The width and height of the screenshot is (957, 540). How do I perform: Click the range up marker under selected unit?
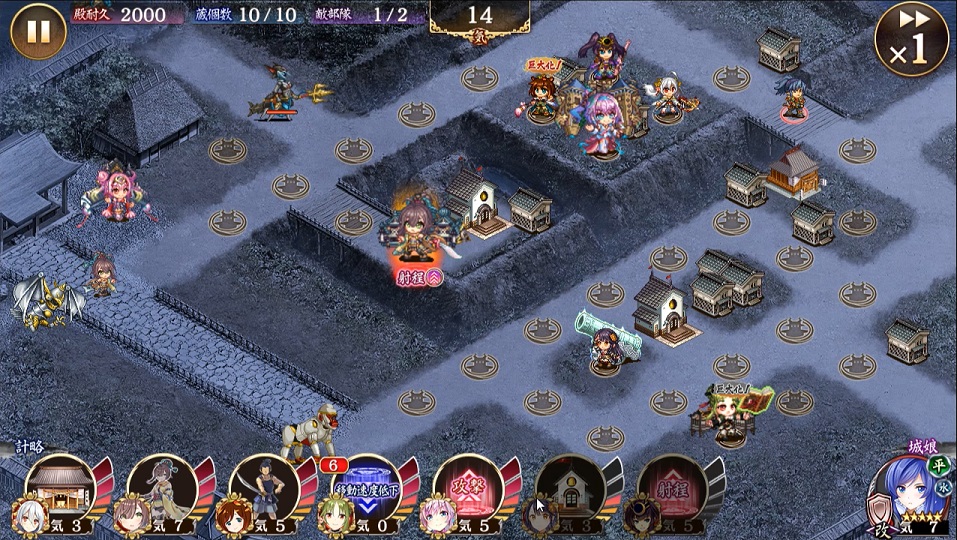(418, 278)
